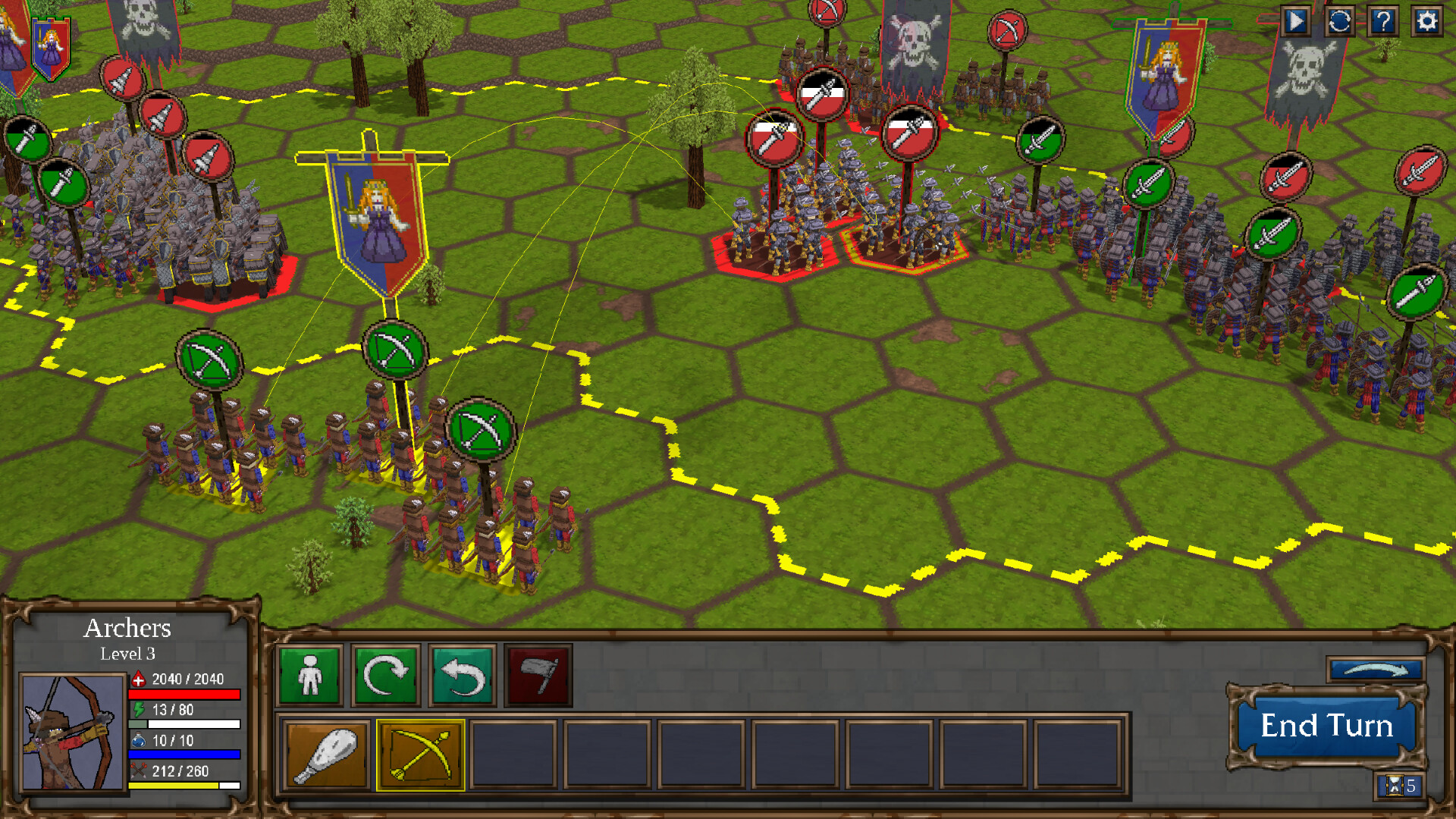The image size is (1456, 819).
Task: Click the red health bar of Archers
Action: 186,692
